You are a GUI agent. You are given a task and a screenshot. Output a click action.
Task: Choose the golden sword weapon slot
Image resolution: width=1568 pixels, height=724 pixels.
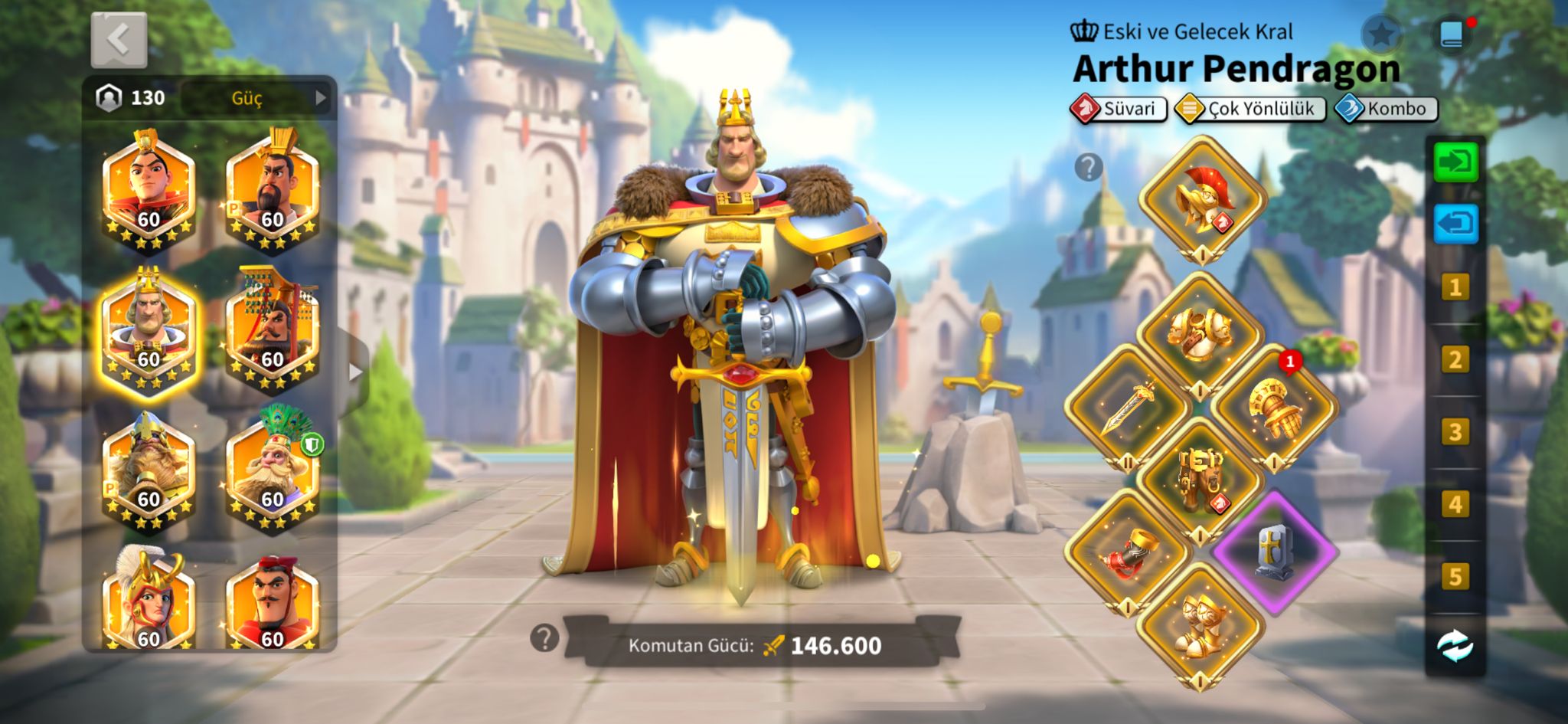click(x=1127, y=408)
